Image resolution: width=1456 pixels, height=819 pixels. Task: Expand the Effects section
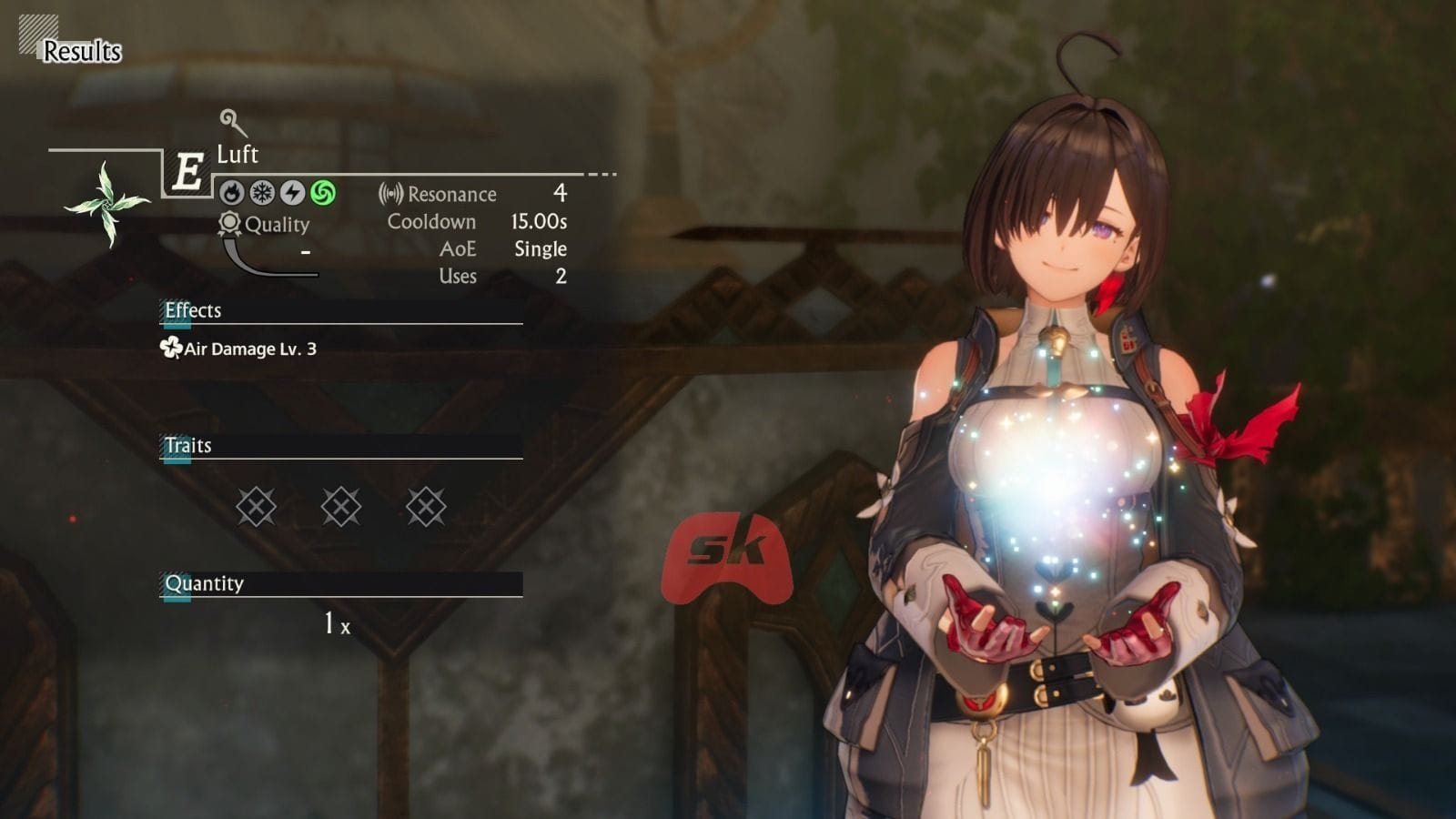tap(192, 310)
